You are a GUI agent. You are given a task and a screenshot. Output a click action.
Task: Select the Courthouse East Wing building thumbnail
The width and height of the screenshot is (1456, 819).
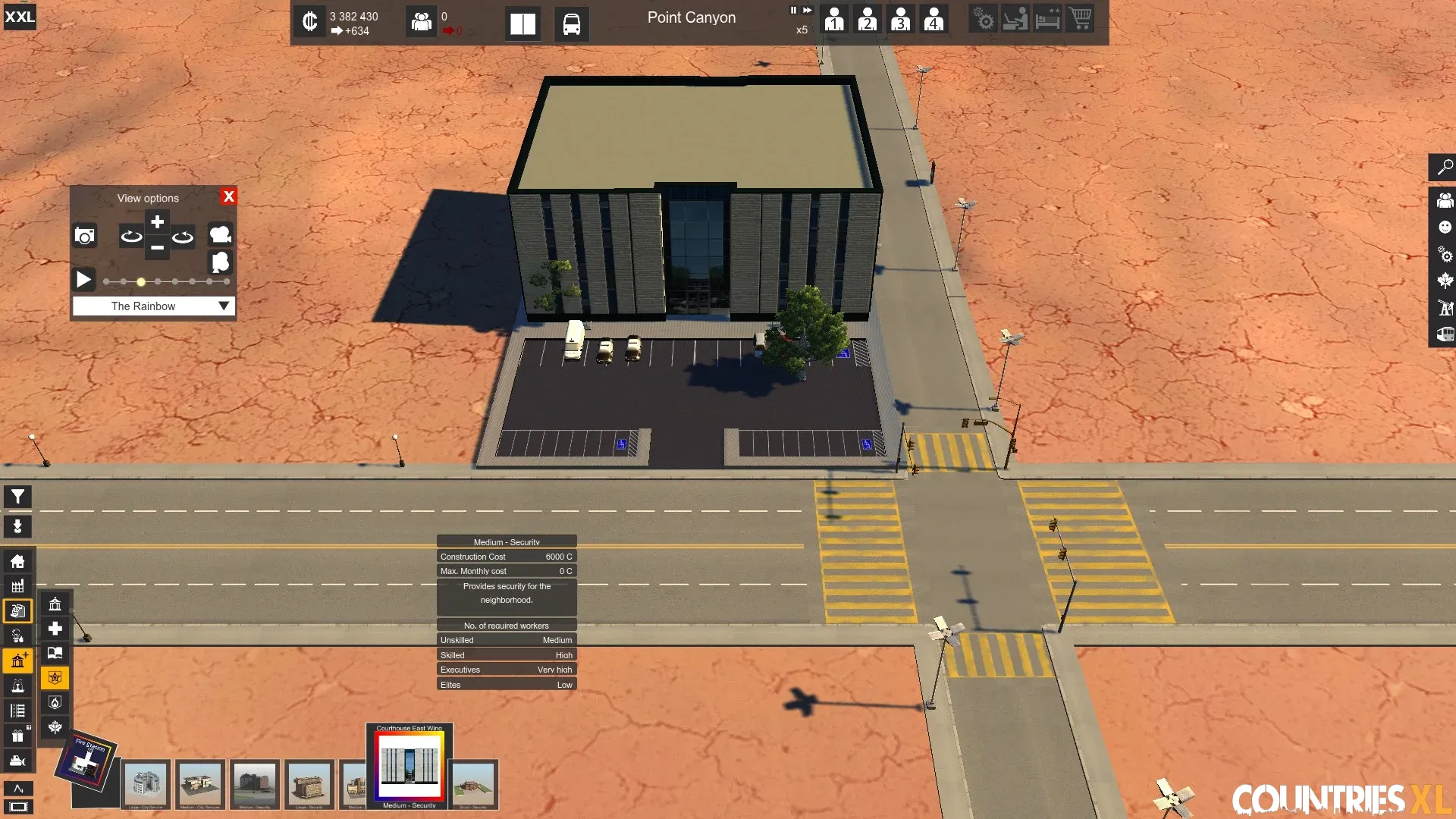409,764
